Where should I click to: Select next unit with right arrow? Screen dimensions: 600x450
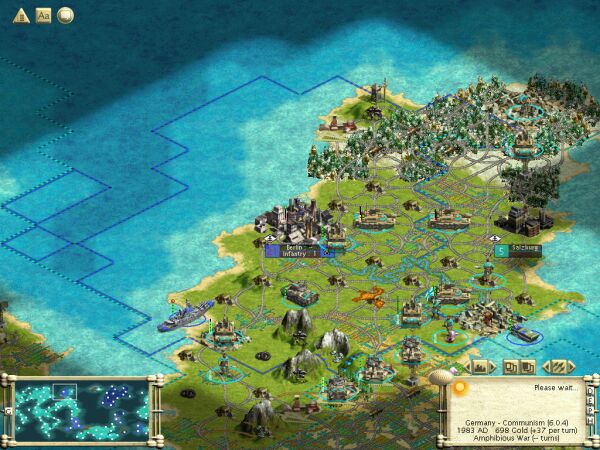(x=570, y=366)
